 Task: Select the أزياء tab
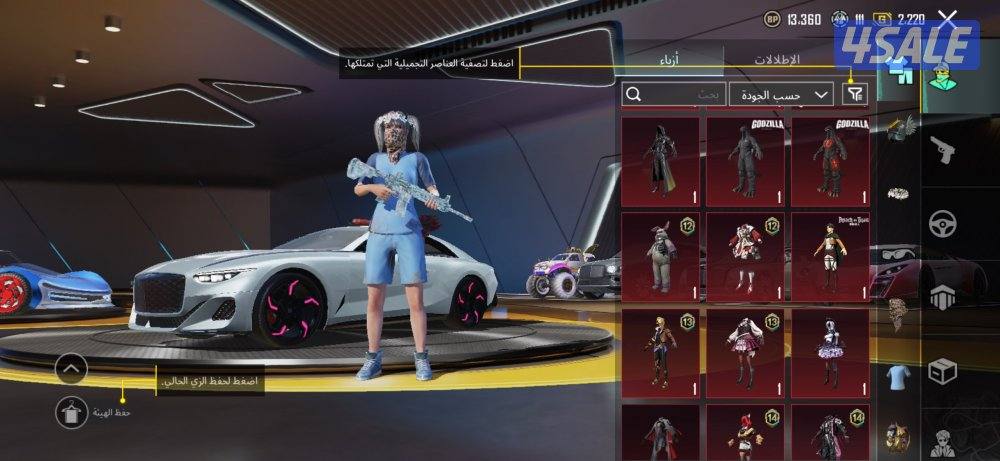pos(668,60)
